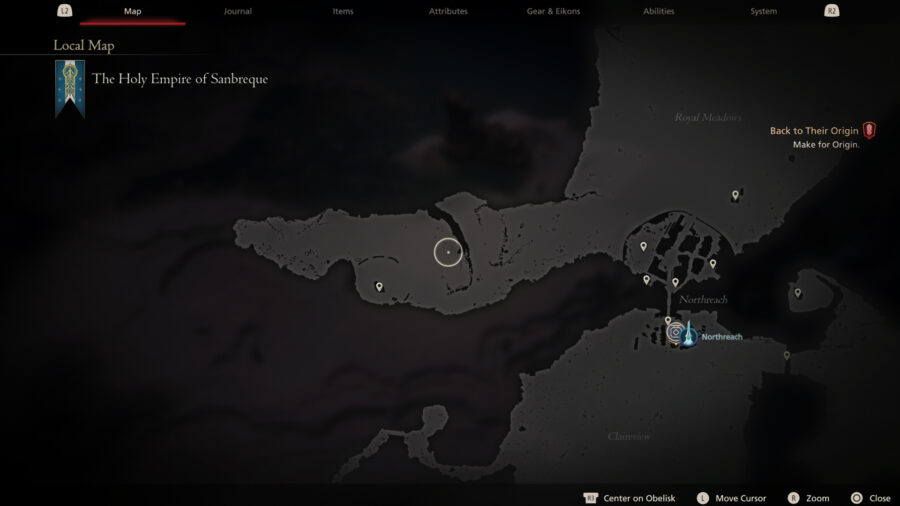Go to the Gear & Eikons tab
Screen dimensions: 900x506
pyautogui.click(x=553, y=11)
